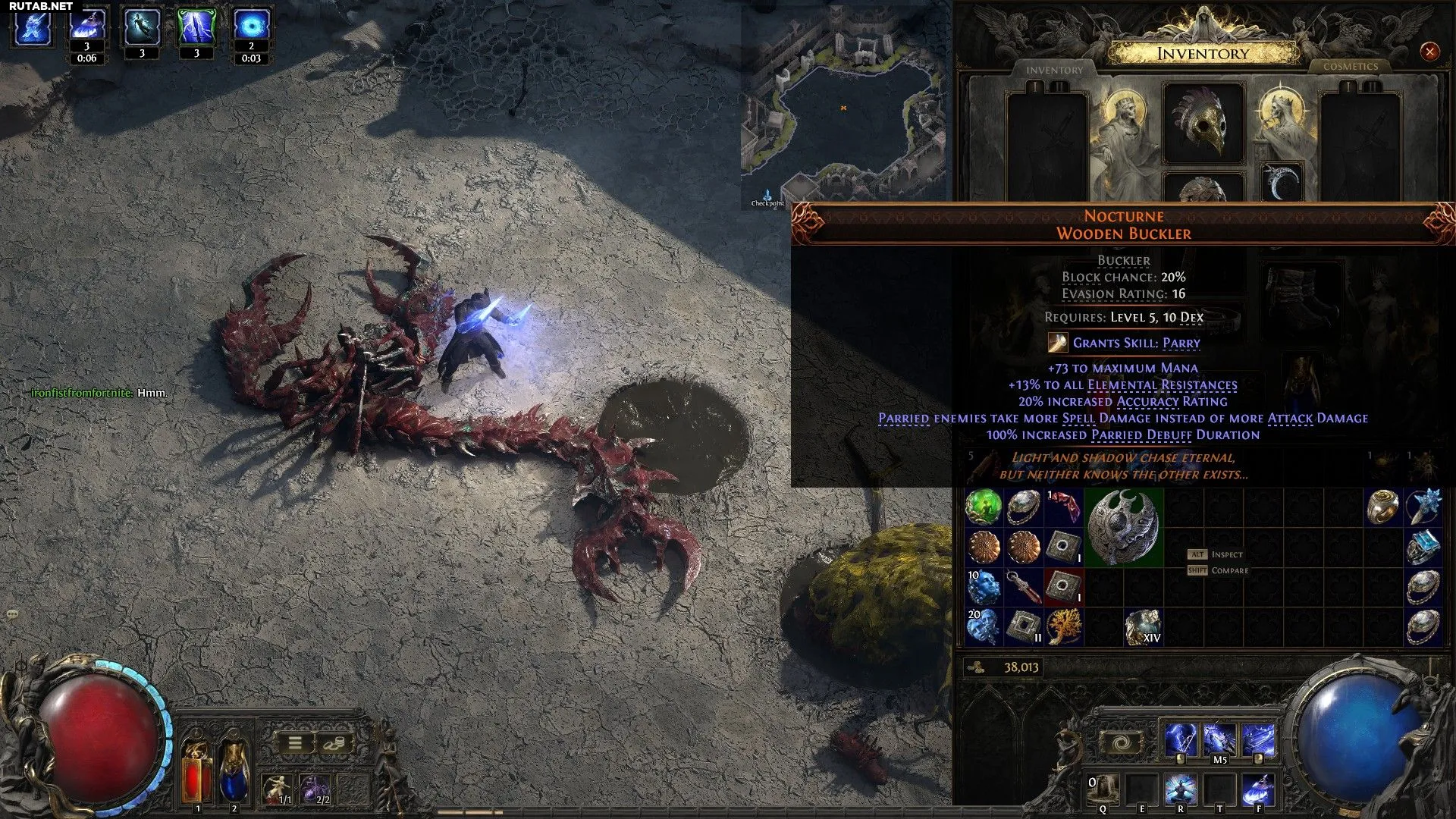Click the minimap overlay
This screenshot has width=1456, height=819.
tap(843, 108)
